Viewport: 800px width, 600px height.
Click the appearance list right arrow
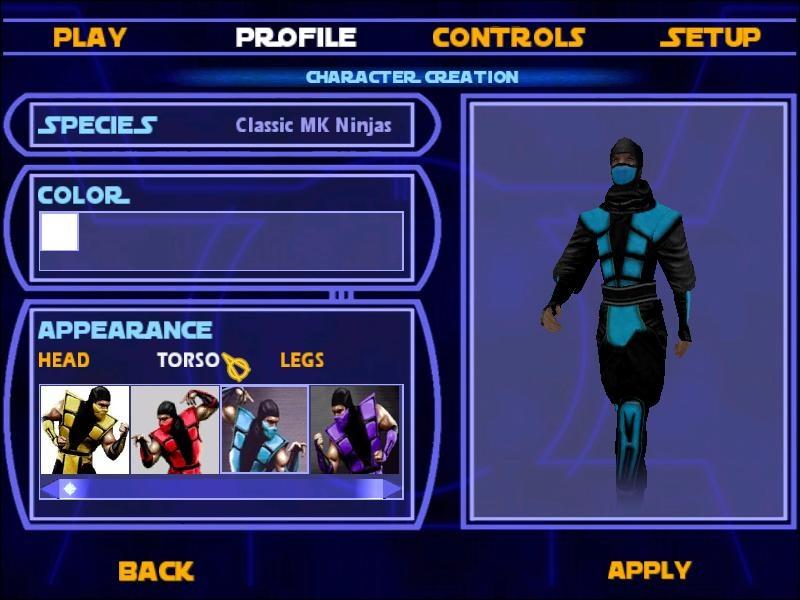393,489
